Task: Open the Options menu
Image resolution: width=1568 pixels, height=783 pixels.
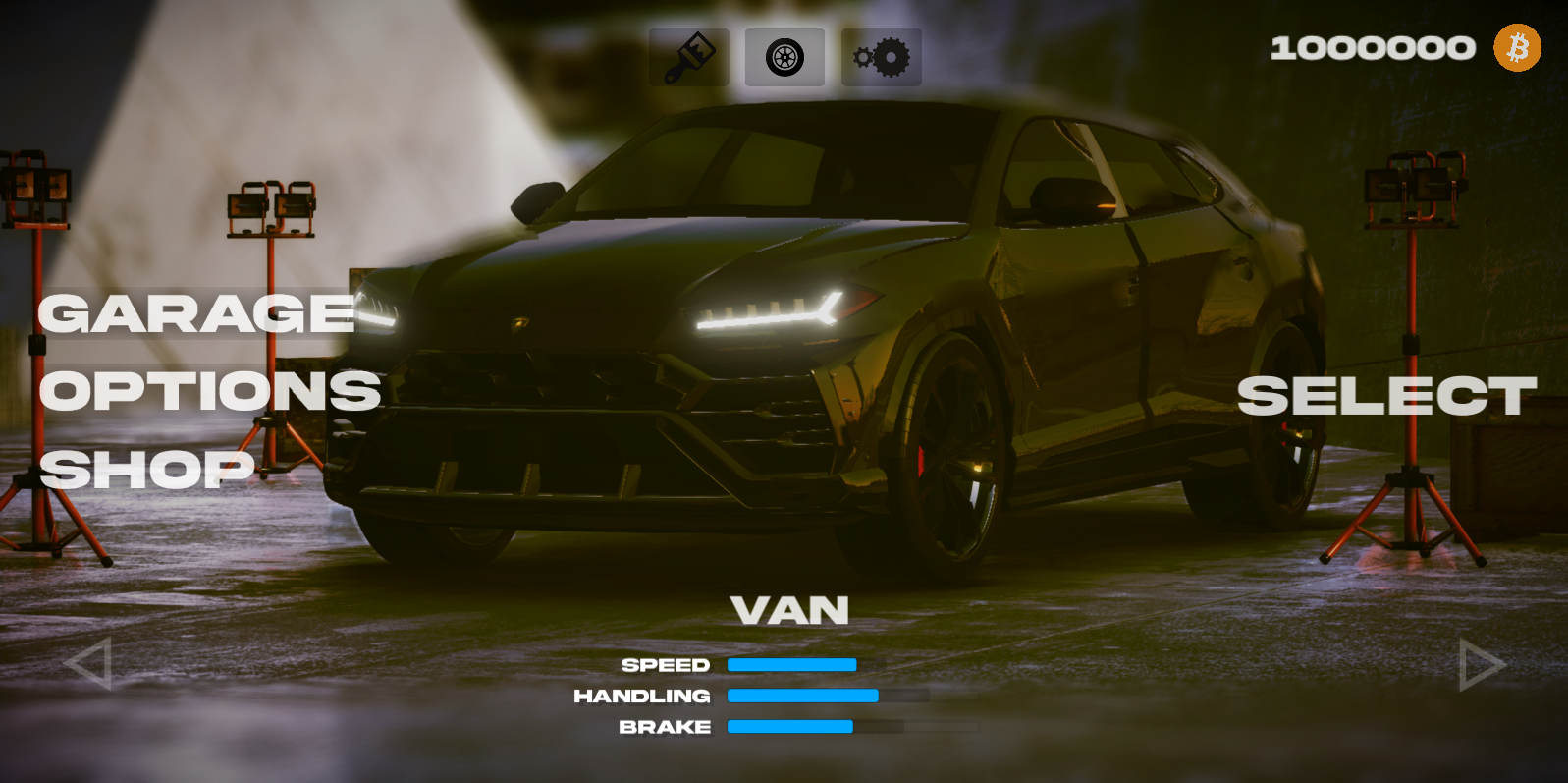Action: click(x=210, y=391)
